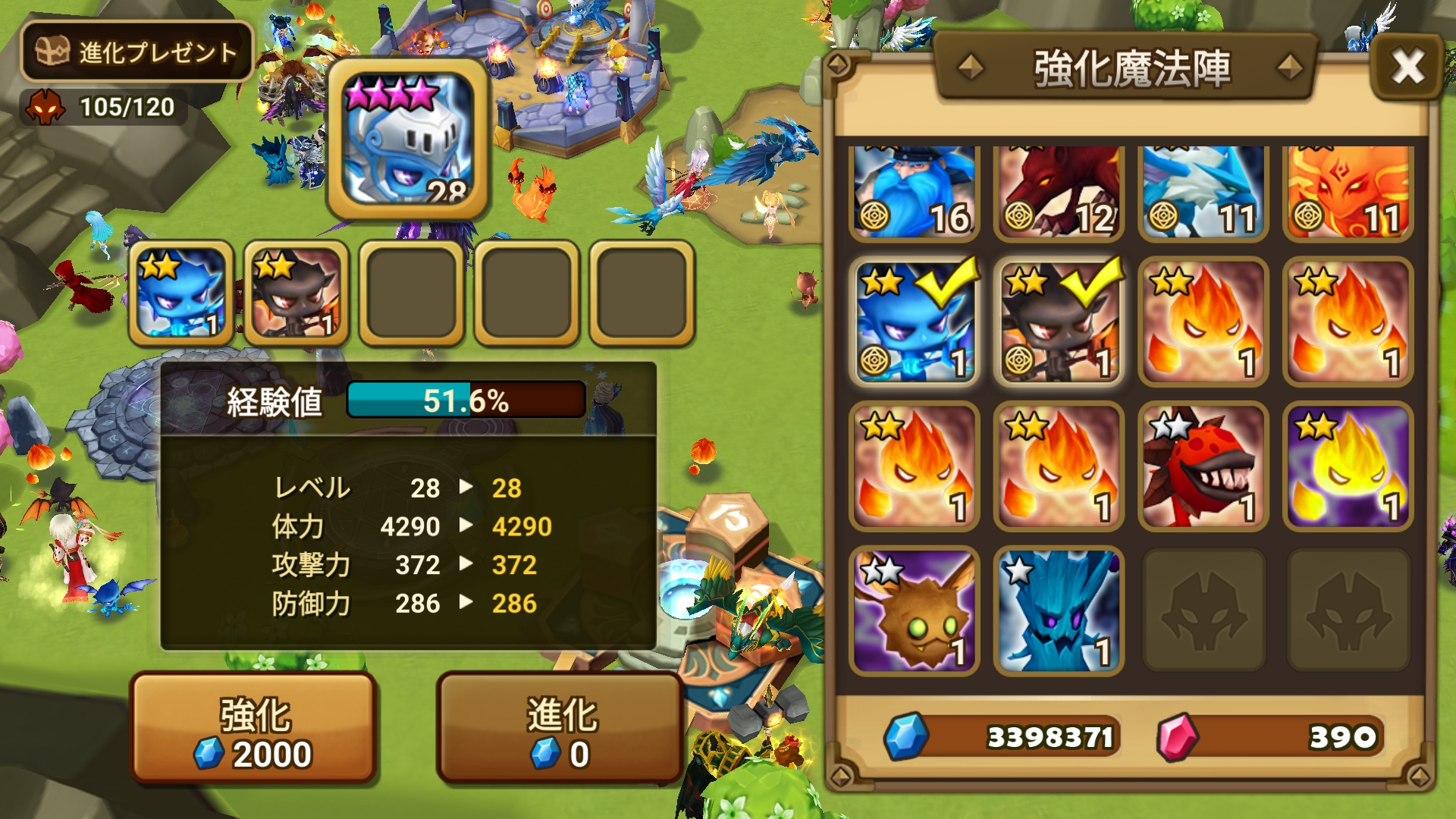Close the 強化魔法陣 panel
Screen dimensions: 1456x819
click(x=1407, y=67)
